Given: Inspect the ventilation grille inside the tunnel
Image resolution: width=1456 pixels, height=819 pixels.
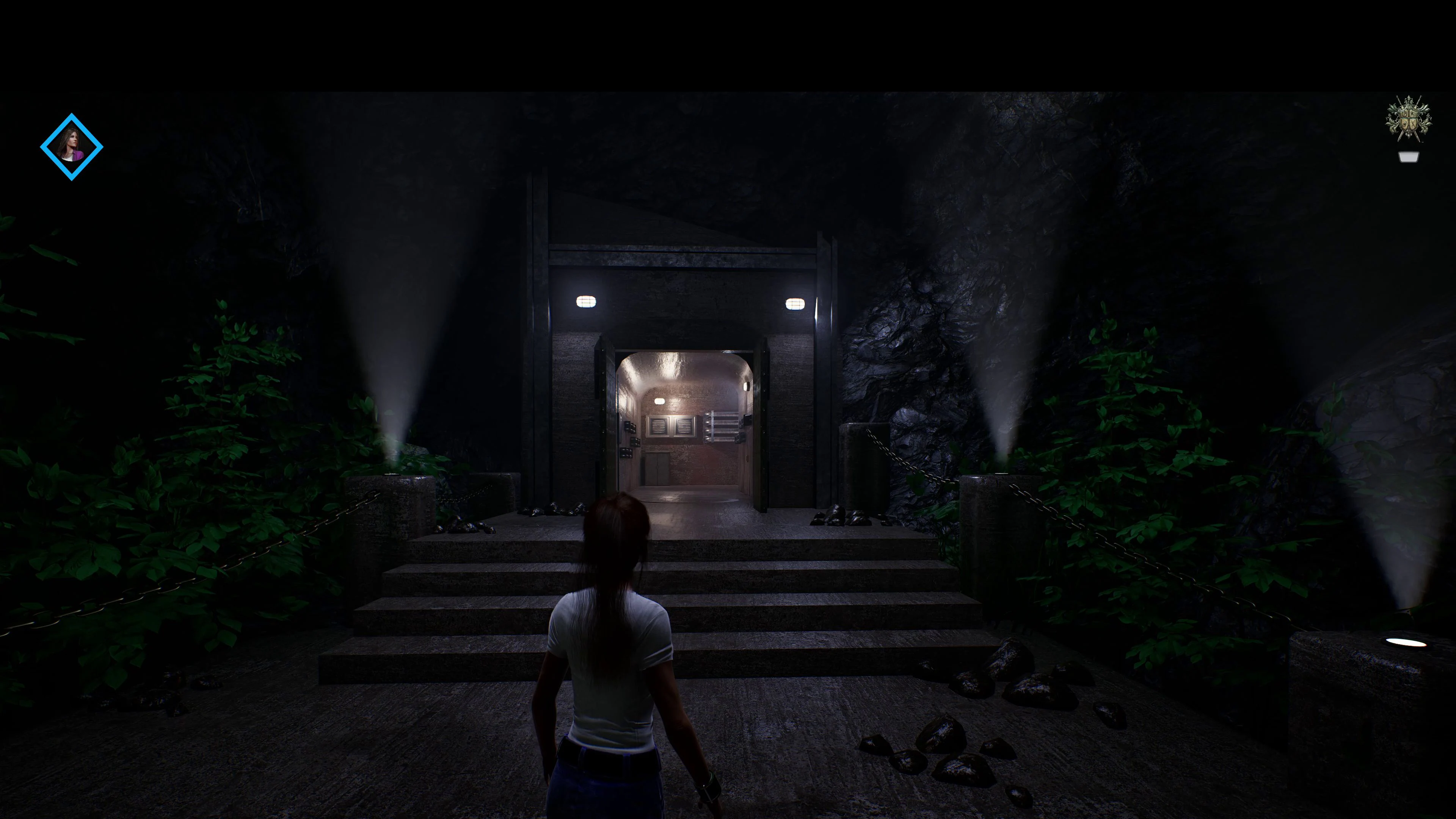Looking at the screenshot, I should click(673, 427).
